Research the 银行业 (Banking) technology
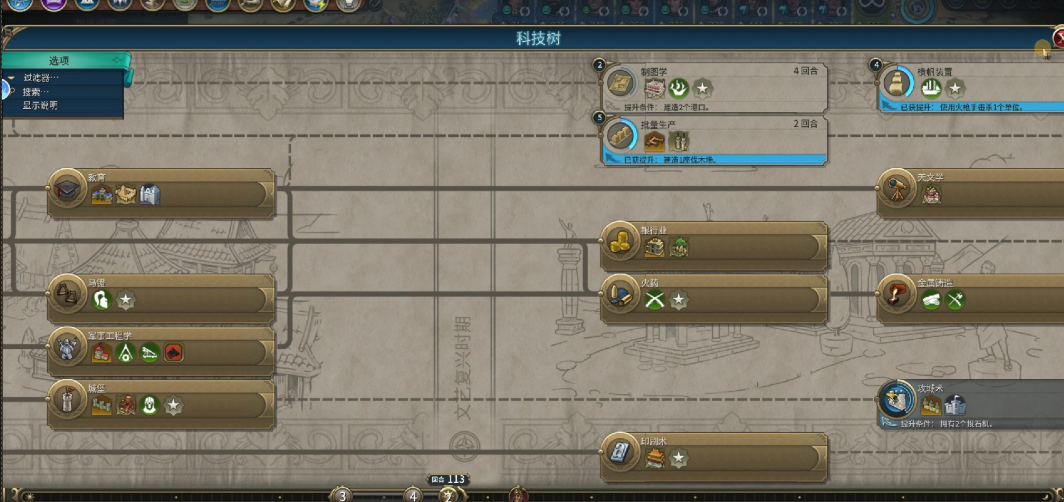 tap(716, 246)
